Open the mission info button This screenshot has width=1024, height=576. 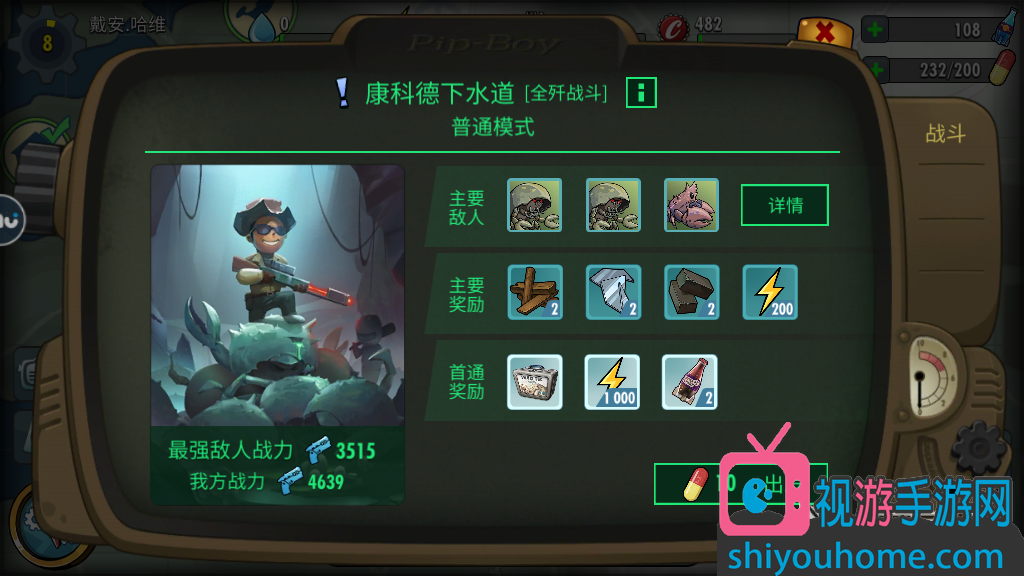(641, 93)
